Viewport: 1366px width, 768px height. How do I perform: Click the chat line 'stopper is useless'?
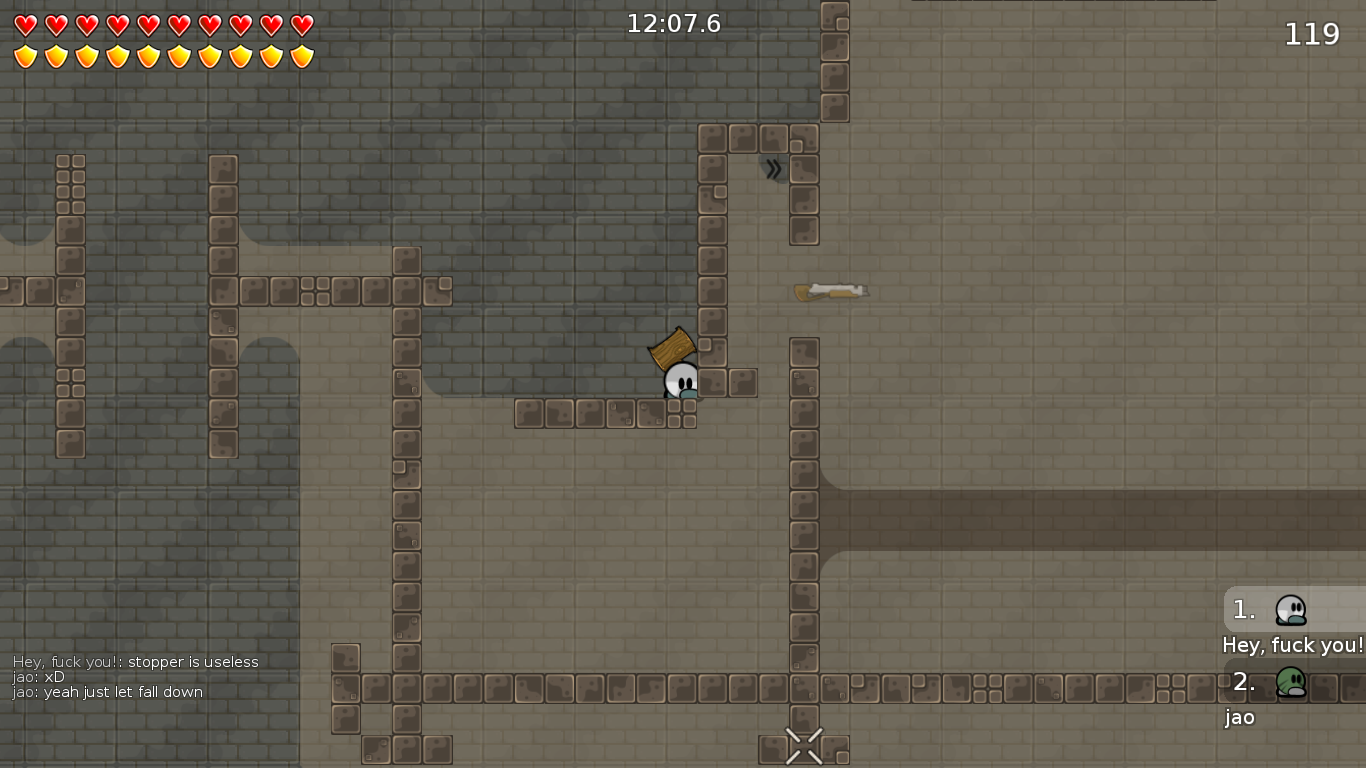(194, 662)
